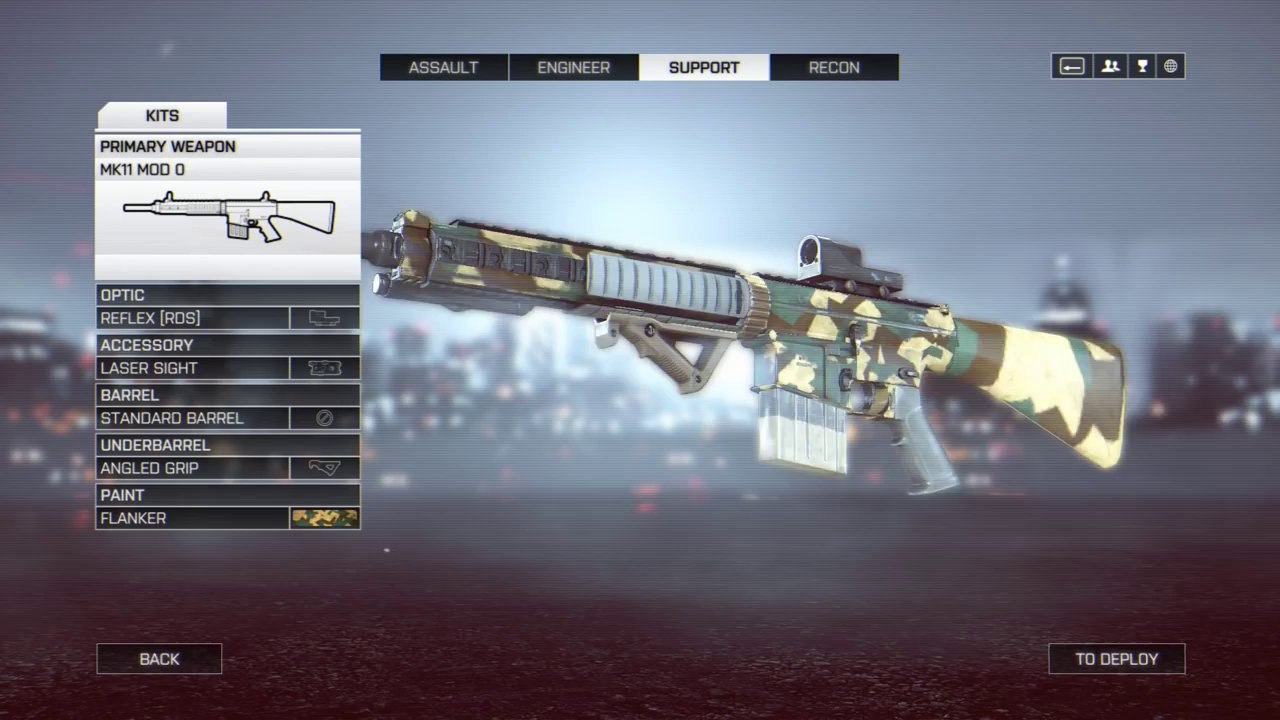Change the Reflex (RDS) optic
The image size is (1280, 720).
pyautogui.click(x=228, y=318)
